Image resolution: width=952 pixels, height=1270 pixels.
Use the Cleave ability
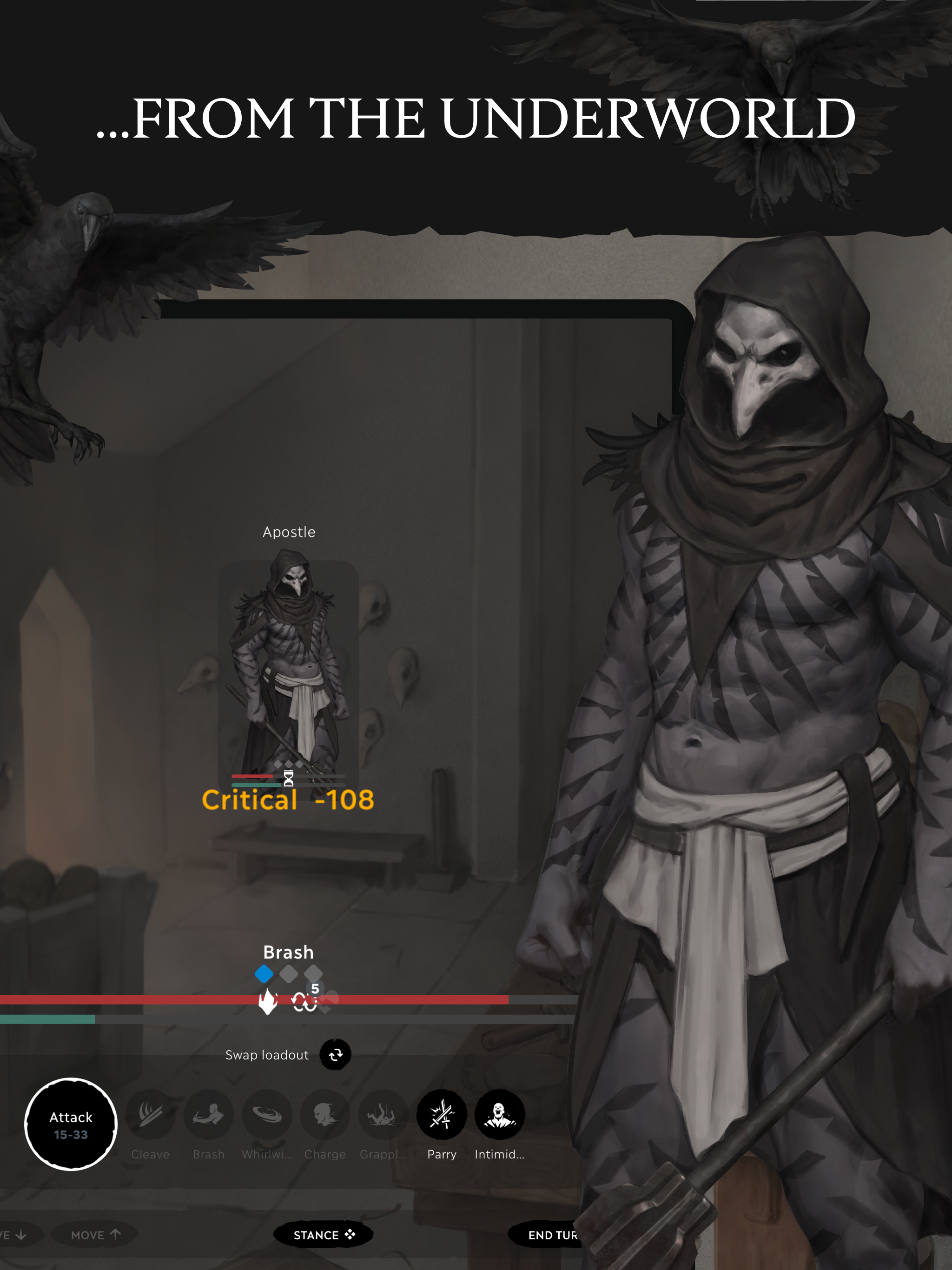tap(151, 1114)
